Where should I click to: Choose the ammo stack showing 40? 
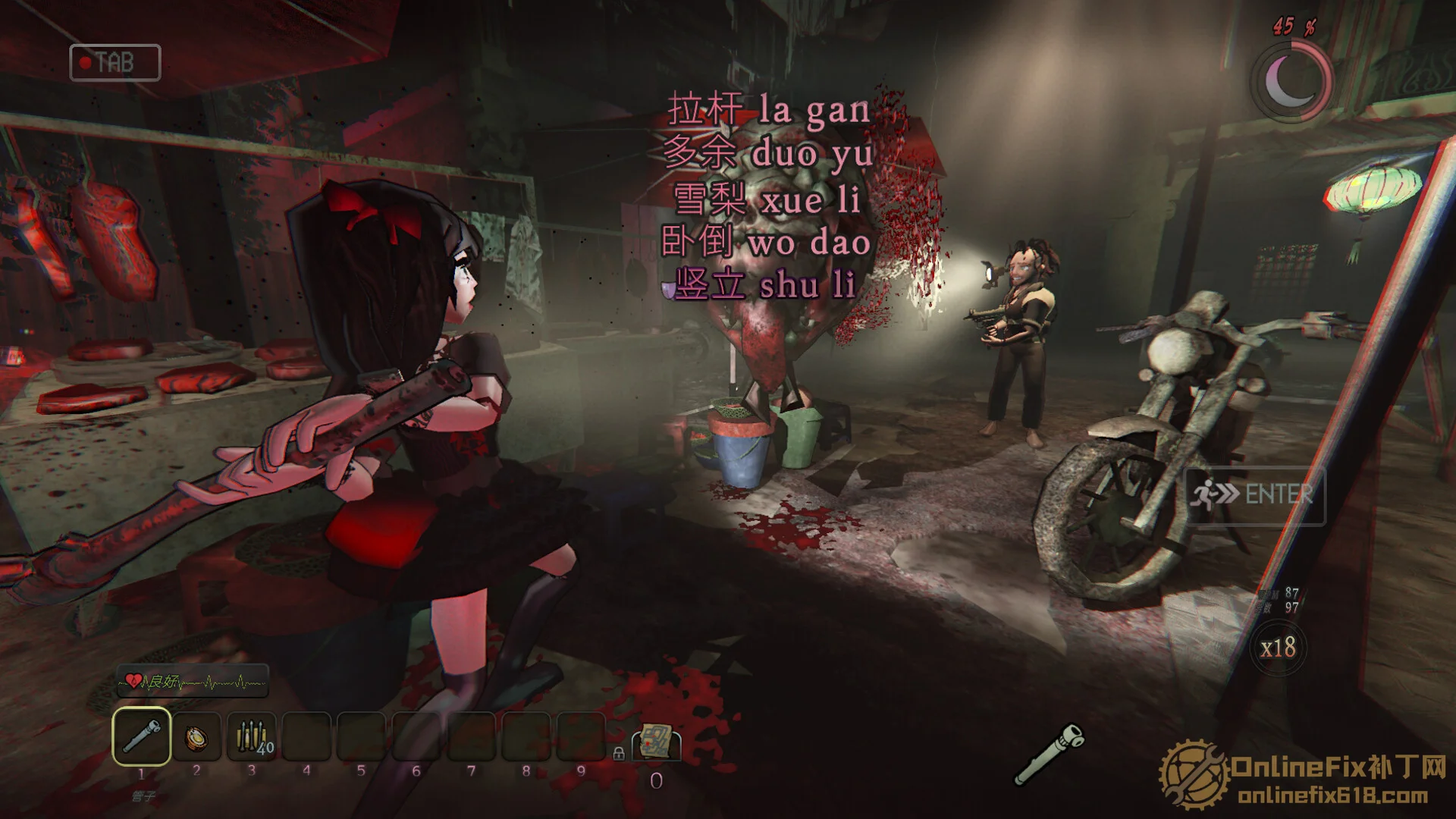coord(252,737)
